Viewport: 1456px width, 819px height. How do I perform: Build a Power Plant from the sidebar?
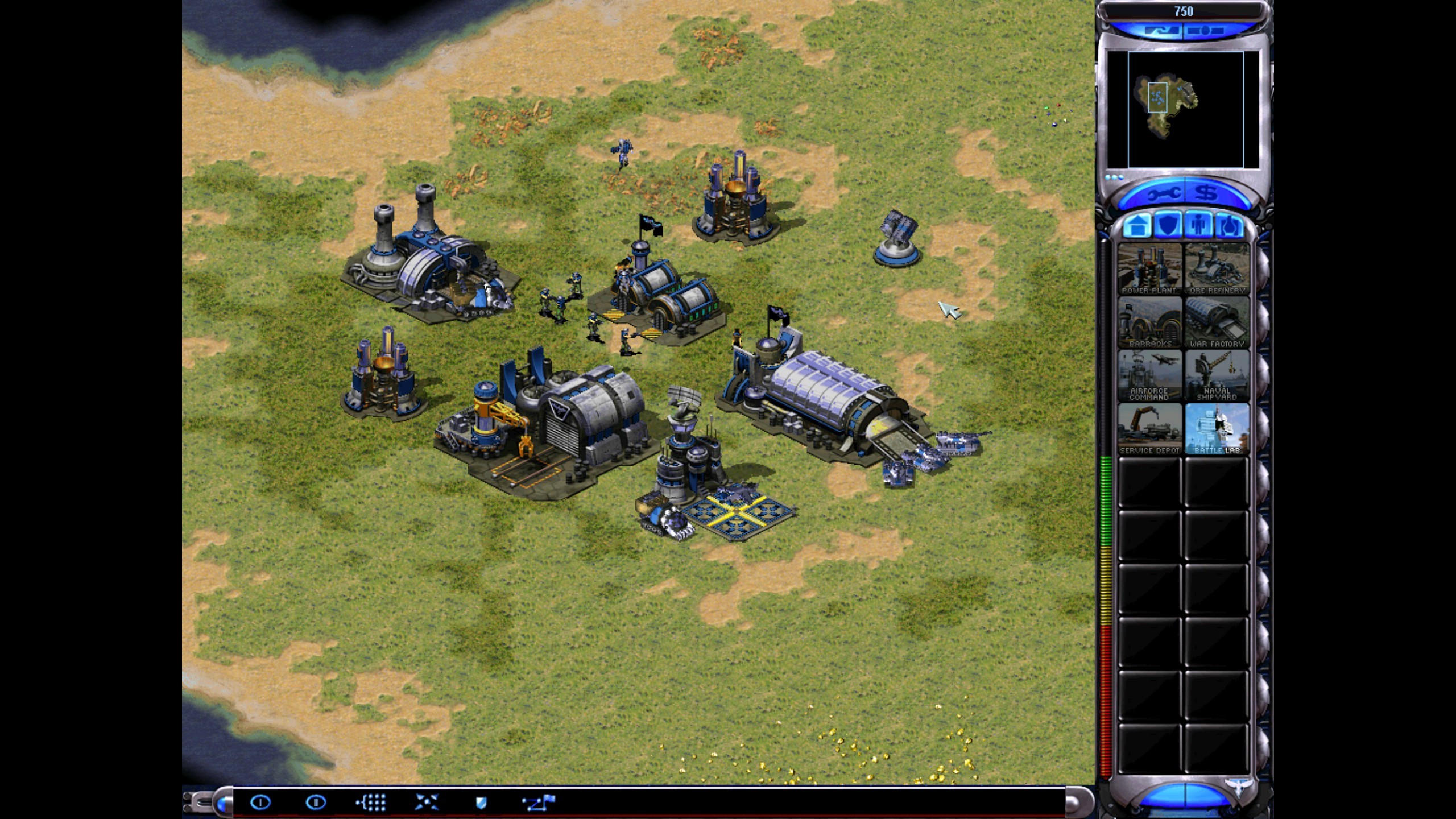click(1149, 268)
